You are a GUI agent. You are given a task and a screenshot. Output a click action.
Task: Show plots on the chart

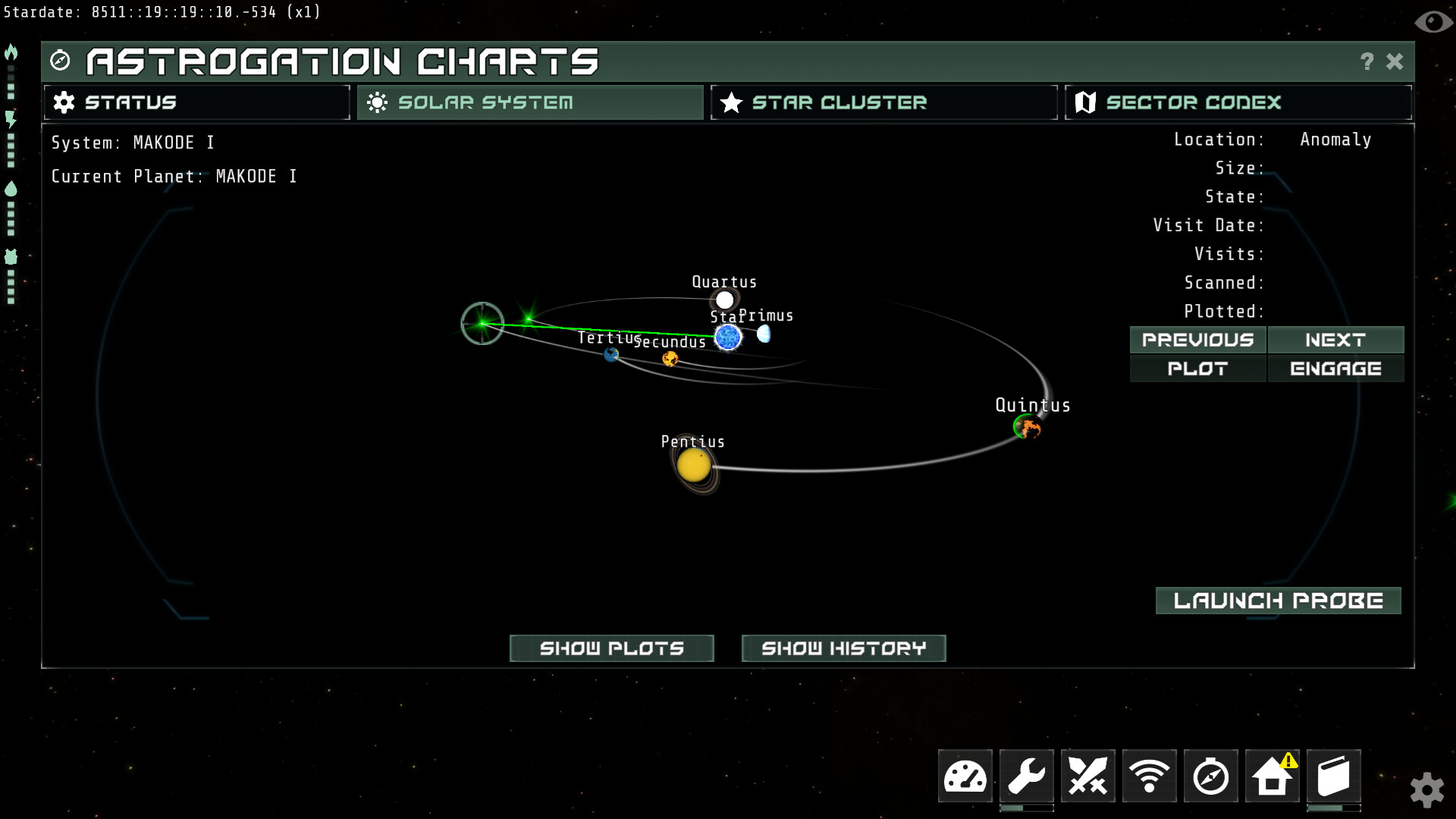(611, 648)
